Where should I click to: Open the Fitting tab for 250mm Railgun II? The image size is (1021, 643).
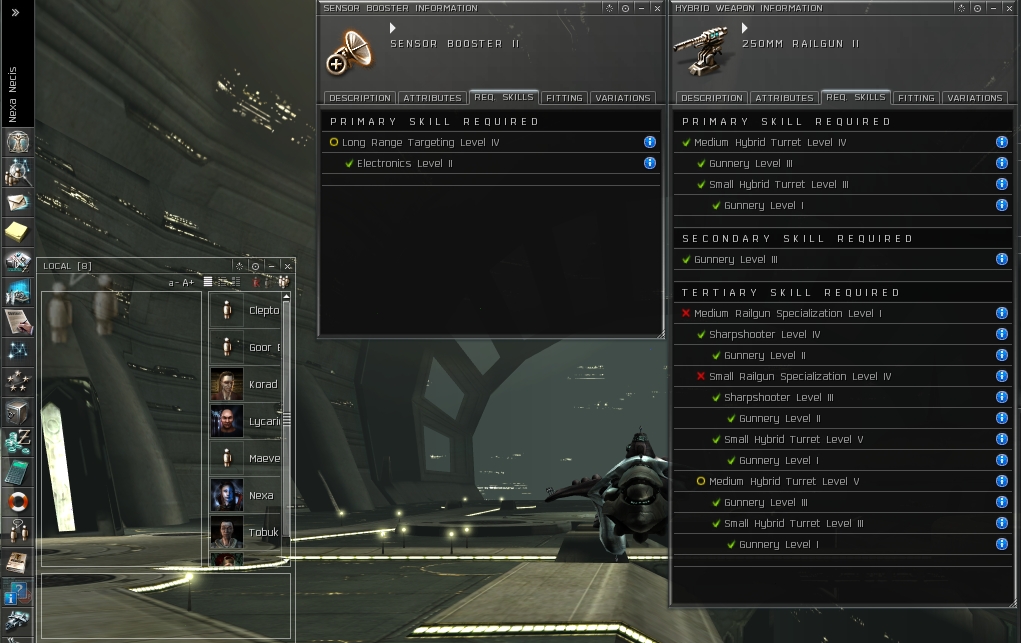916,98
